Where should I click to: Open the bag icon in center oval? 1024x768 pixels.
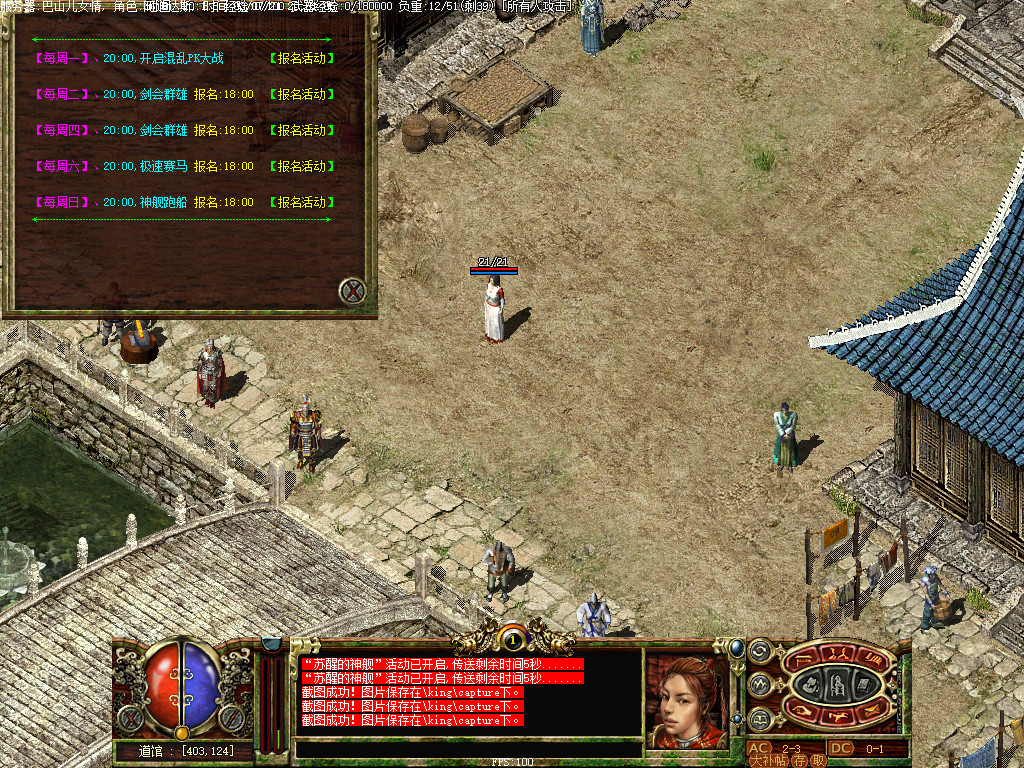click(x=812, y=685)
